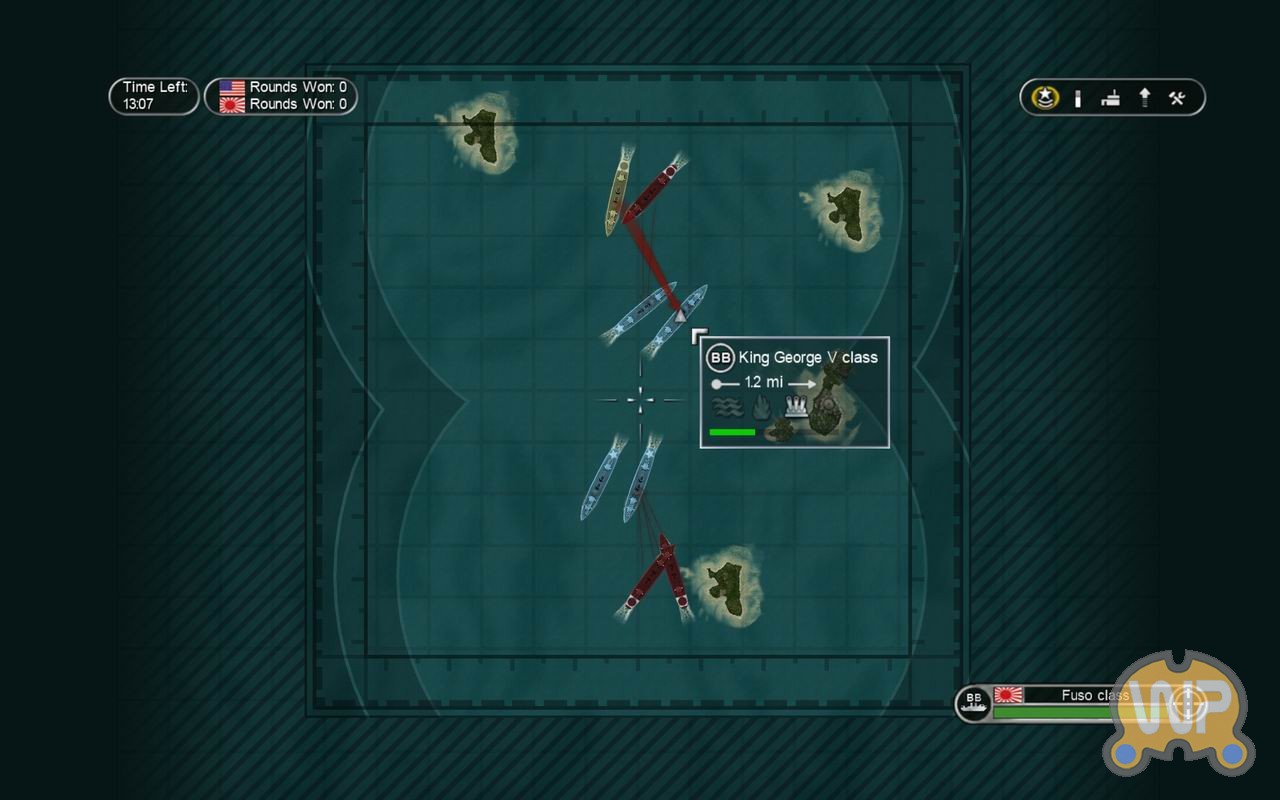Select the King George V class info box
This screenshot has height=800, width=1280.
pos(794,392)
